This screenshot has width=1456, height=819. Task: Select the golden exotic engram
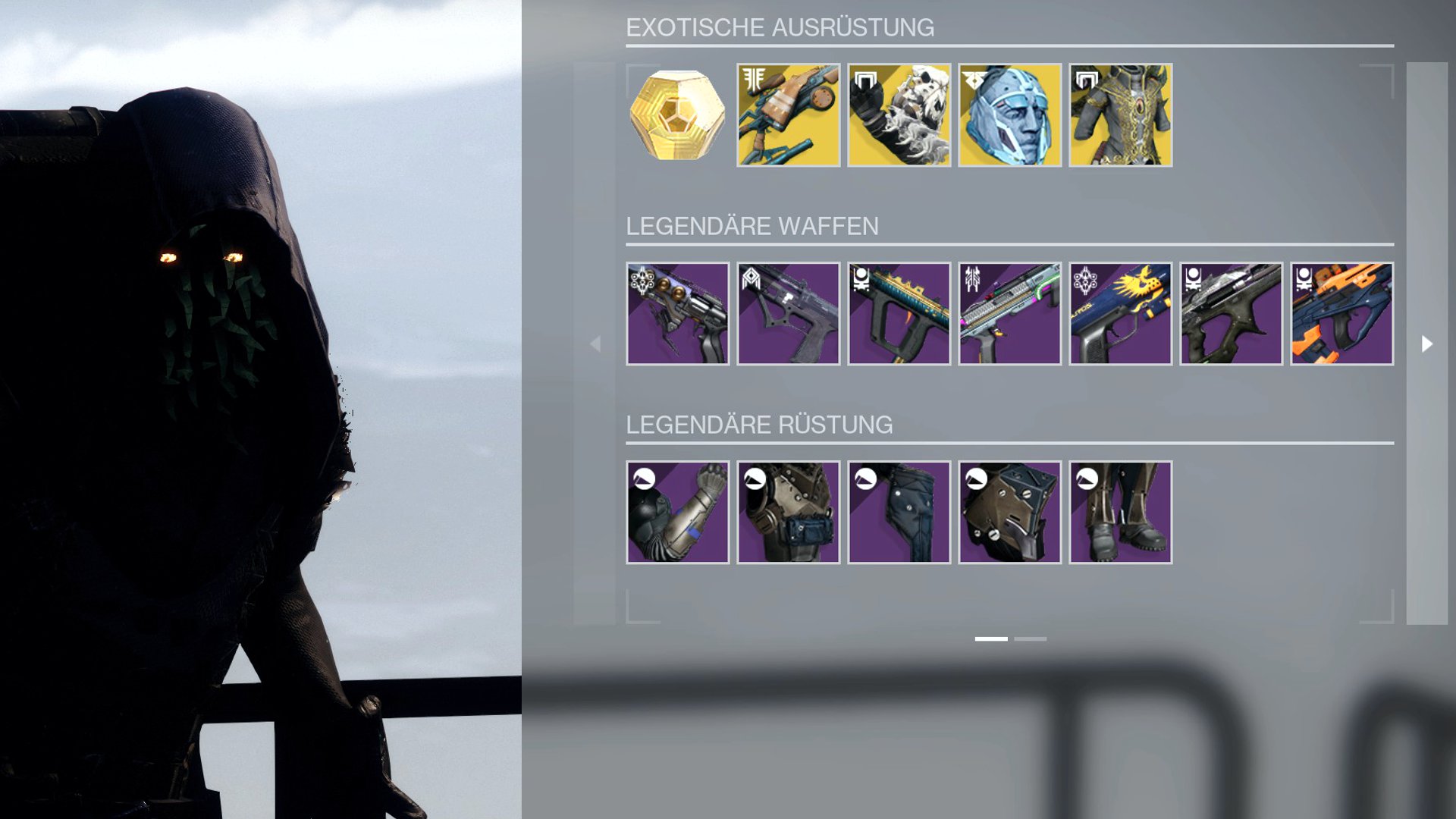[677, 115]
